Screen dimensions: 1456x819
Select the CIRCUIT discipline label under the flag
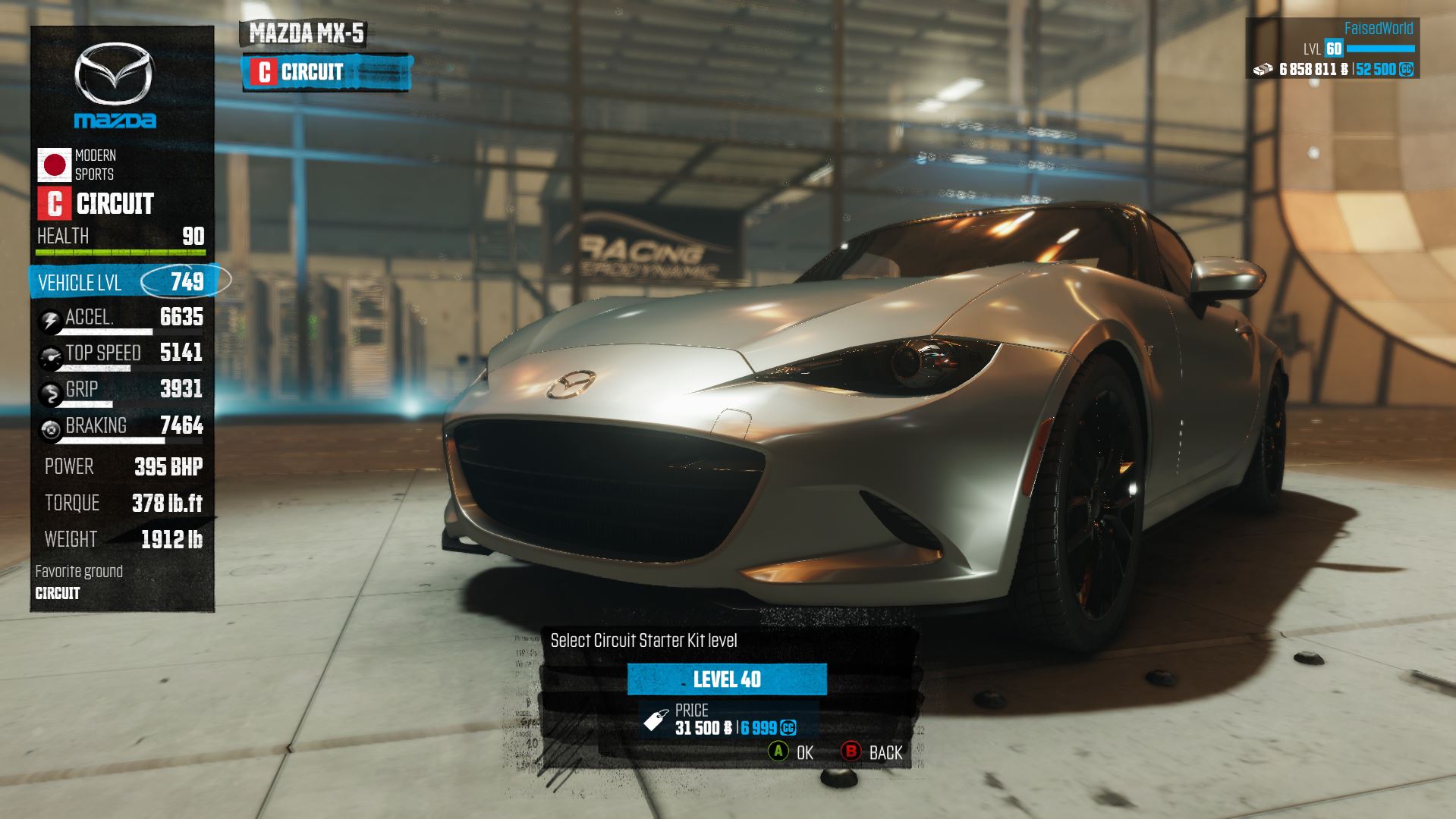(114, 203)
